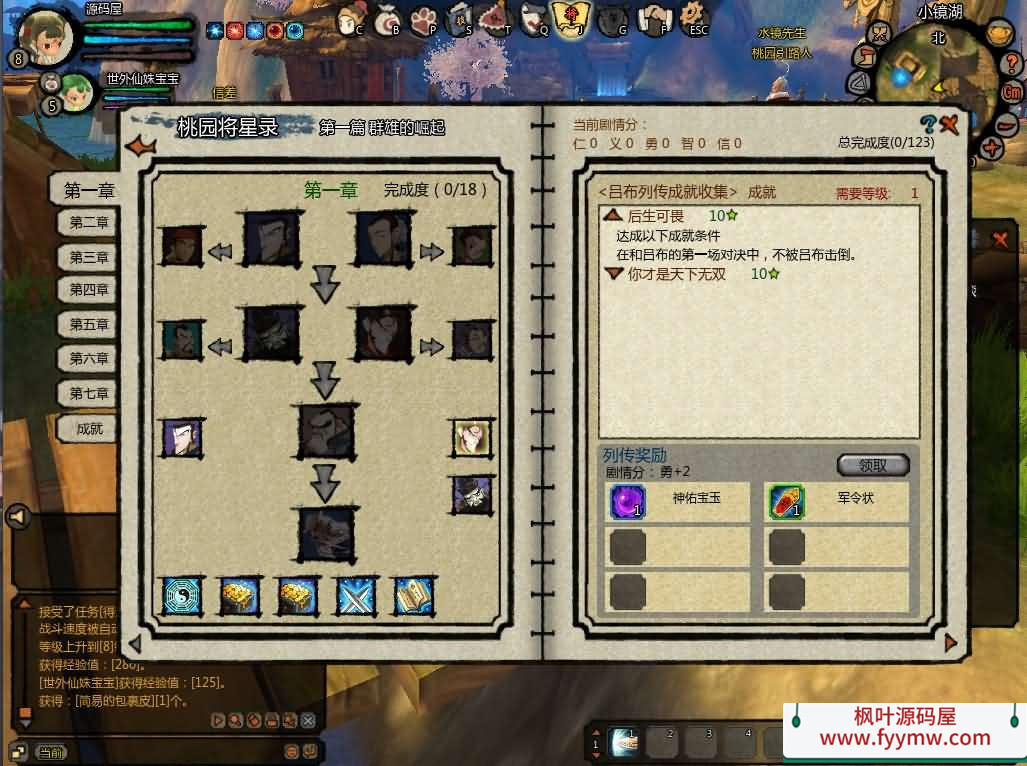
Task: Open the 第五章 chapter tab
Action: tap(88, 324)
